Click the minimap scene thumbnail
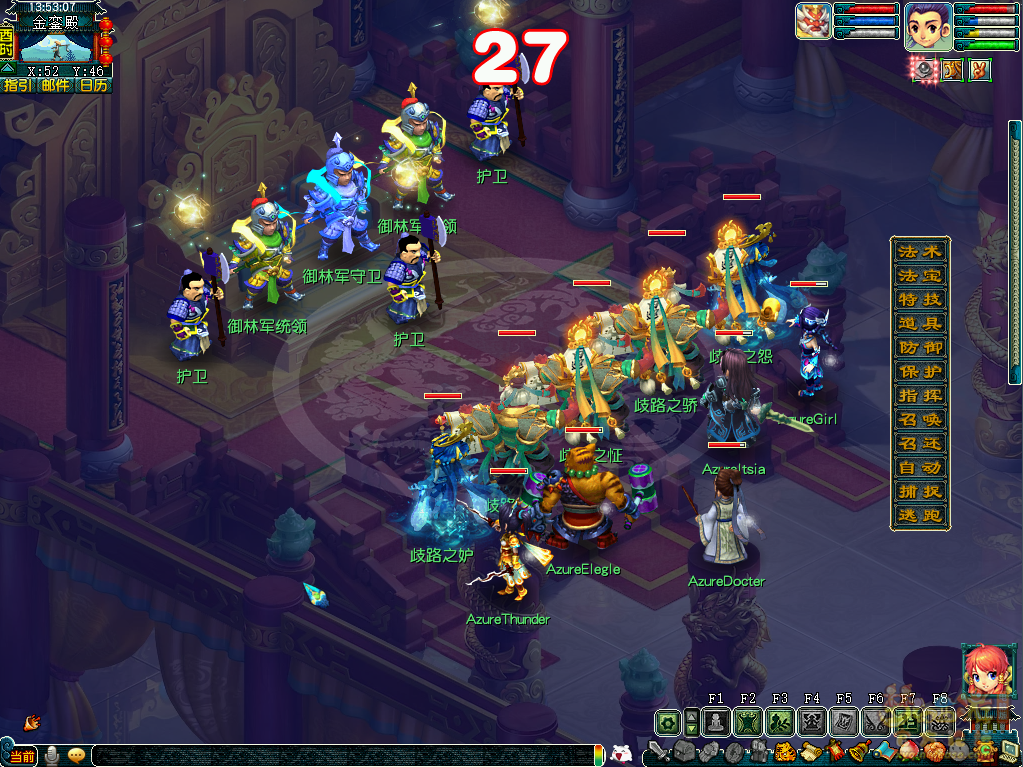 pyautogui.click(x=56, y=46)
